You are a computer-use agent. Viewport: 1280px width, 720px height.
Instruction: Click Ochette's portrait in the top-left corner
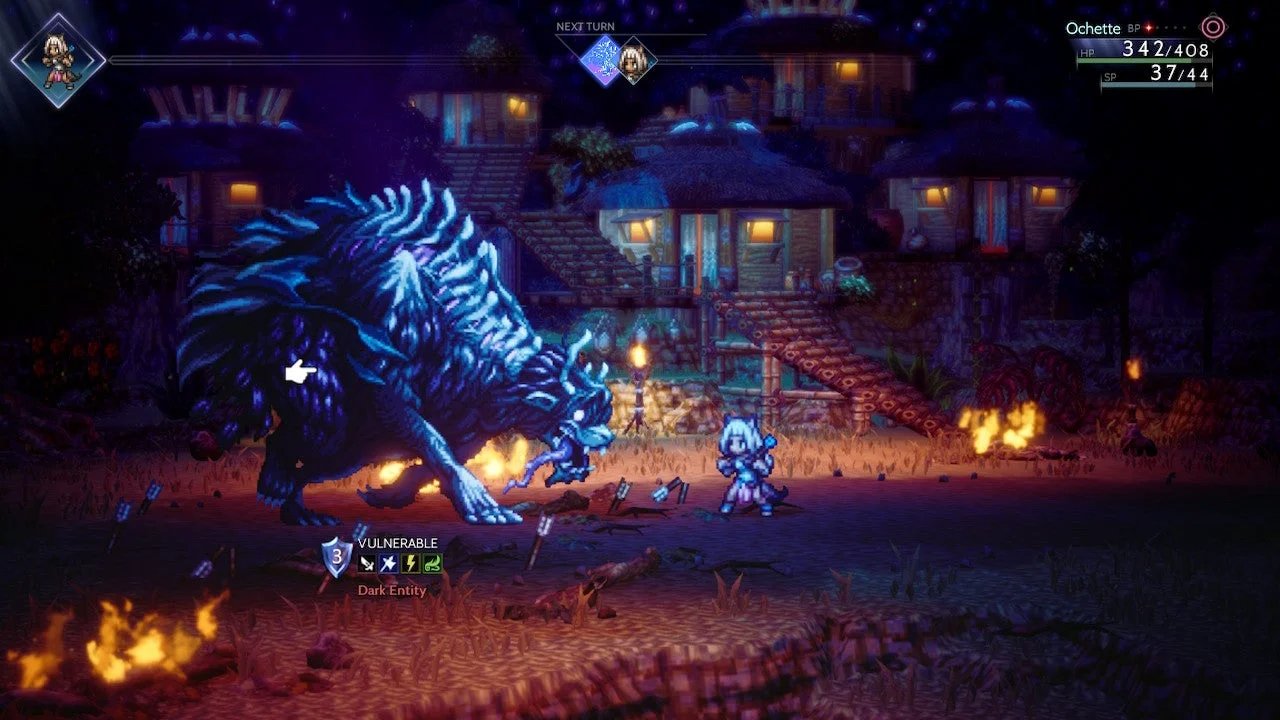[x=57, y=58]
